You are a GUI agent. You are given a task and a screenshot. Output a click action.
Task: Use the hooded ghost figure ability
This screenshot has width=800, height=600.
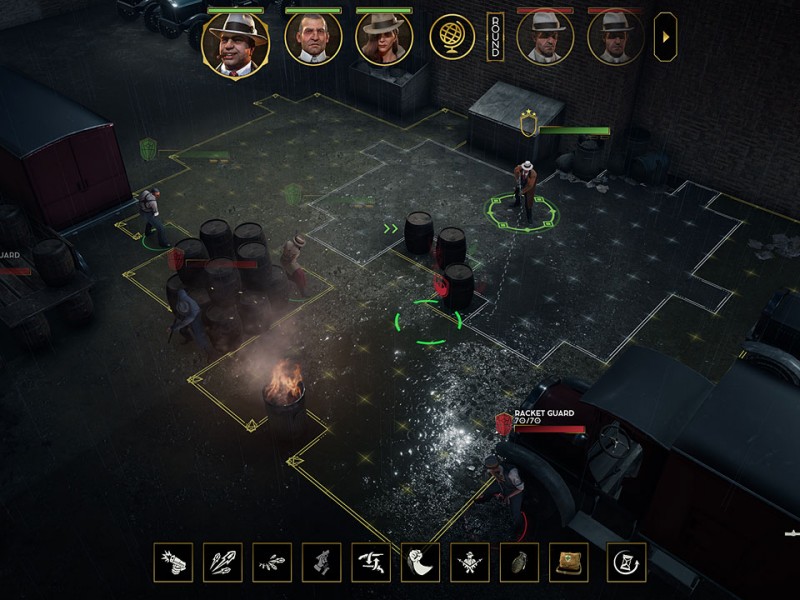tap(420, 562)
